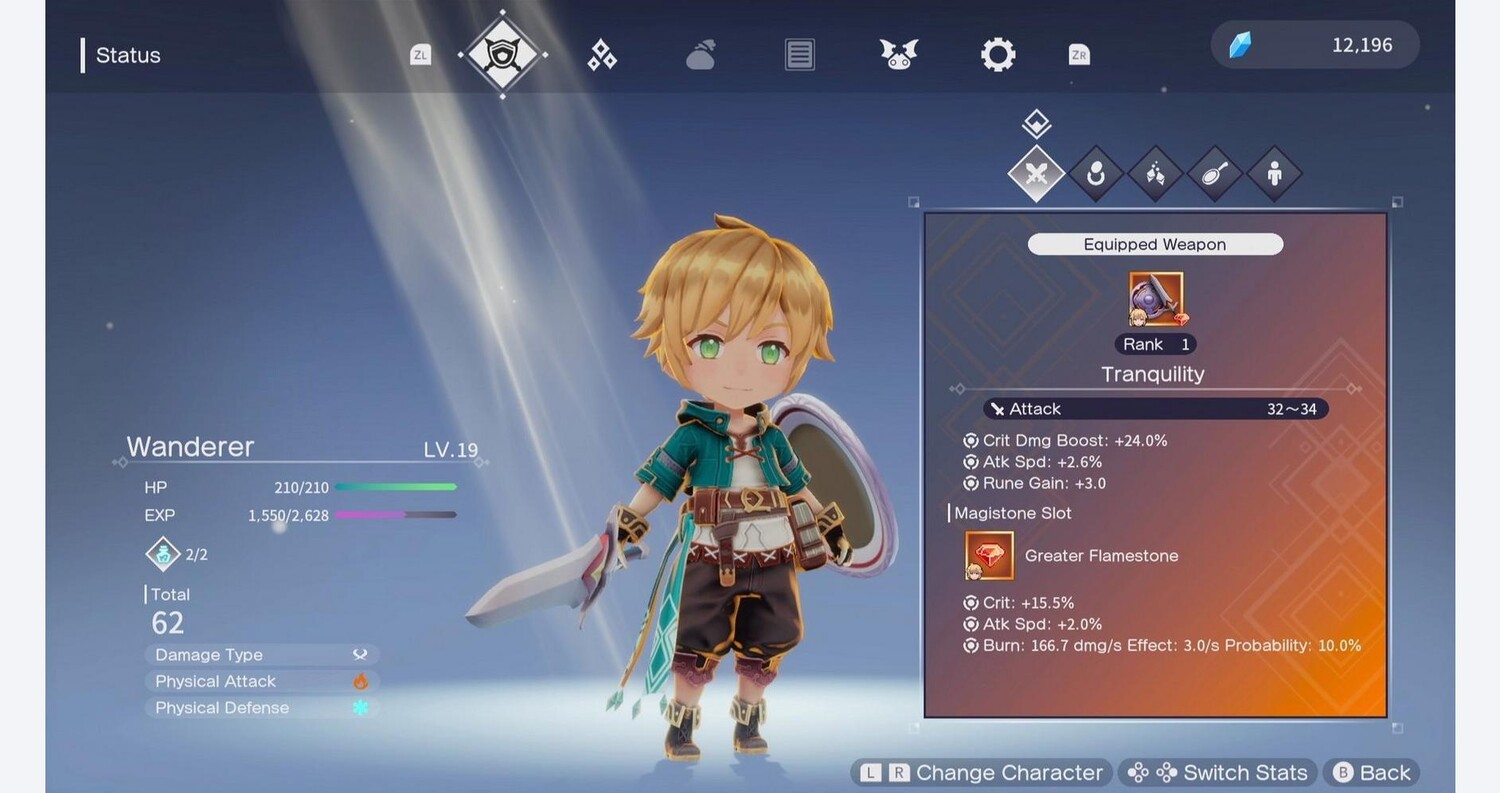Switch to the ring accessory tab
Image resolution: width=1500 pixels, height=793 pixels.
[x=1096, y=174]
